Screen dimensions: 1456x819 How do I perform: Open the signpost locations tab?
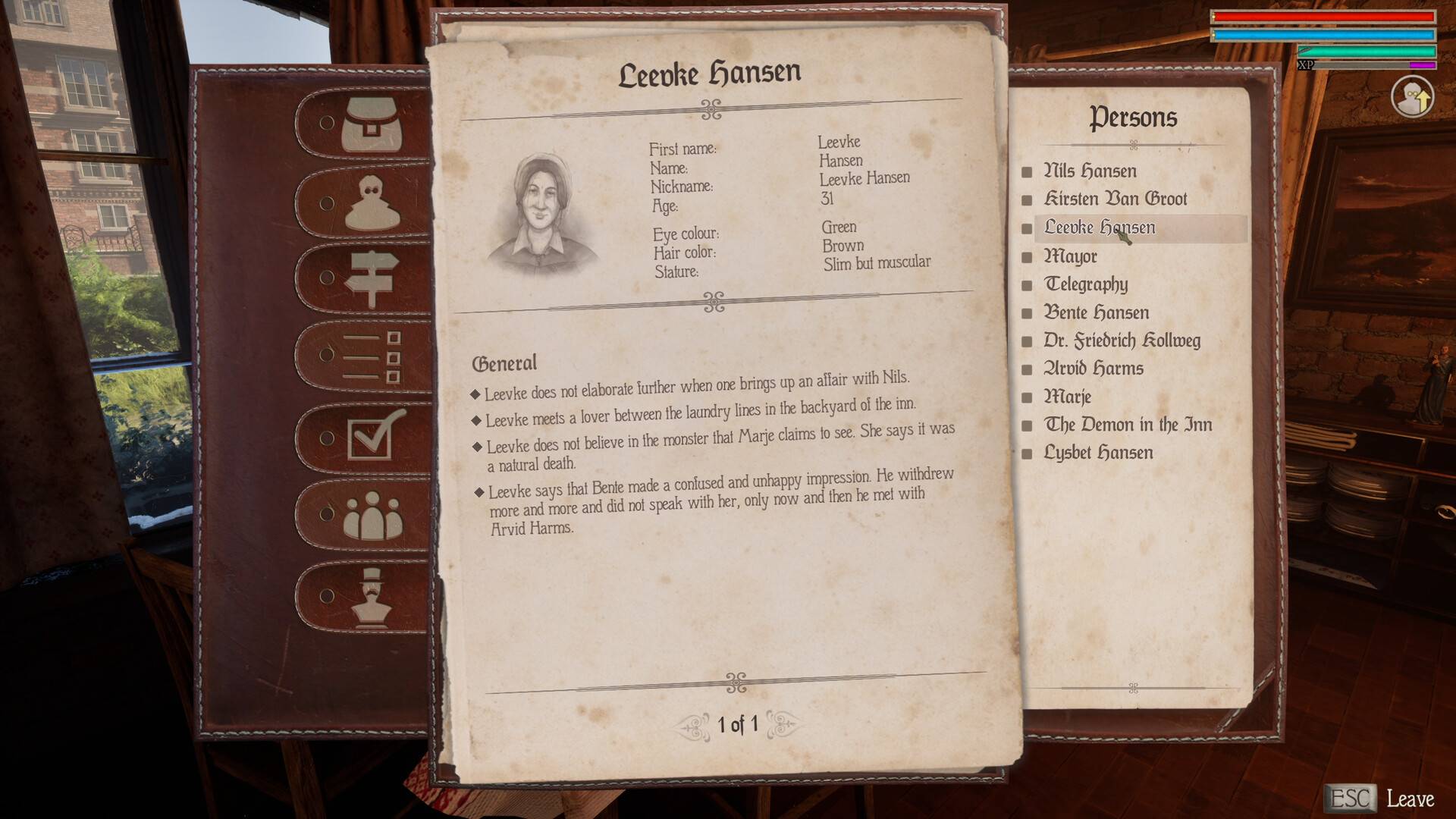pos(371,278)
